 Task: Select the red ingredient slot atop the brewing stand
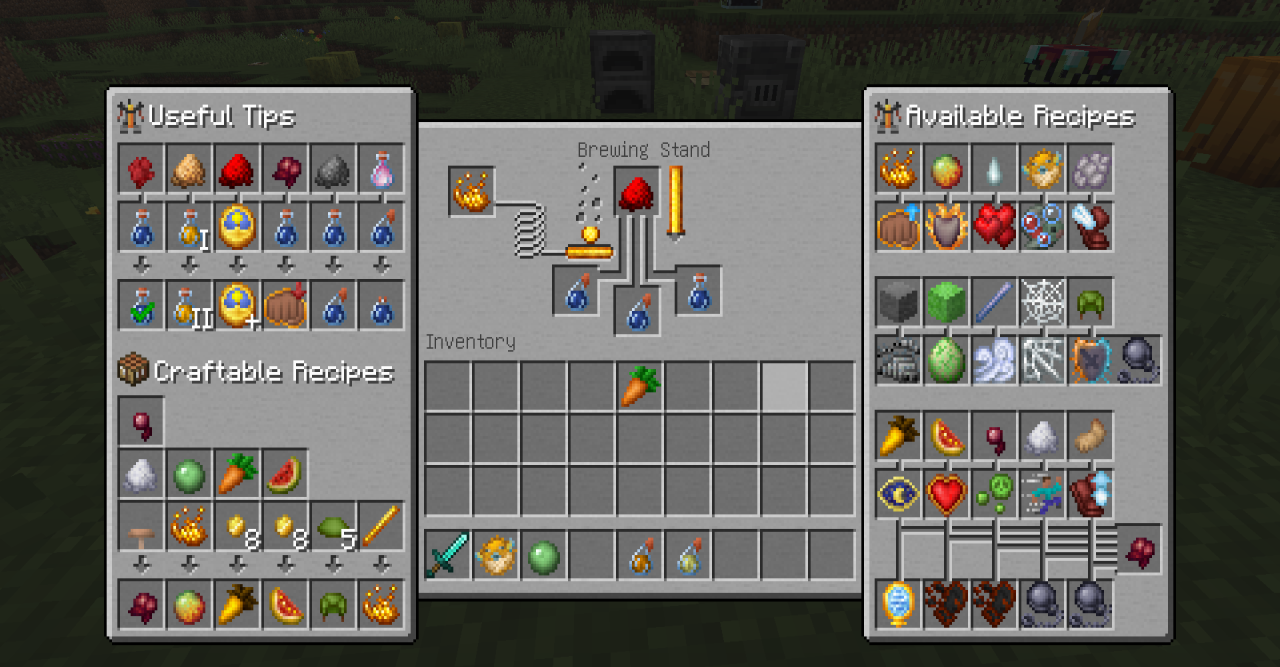point(639,190)
